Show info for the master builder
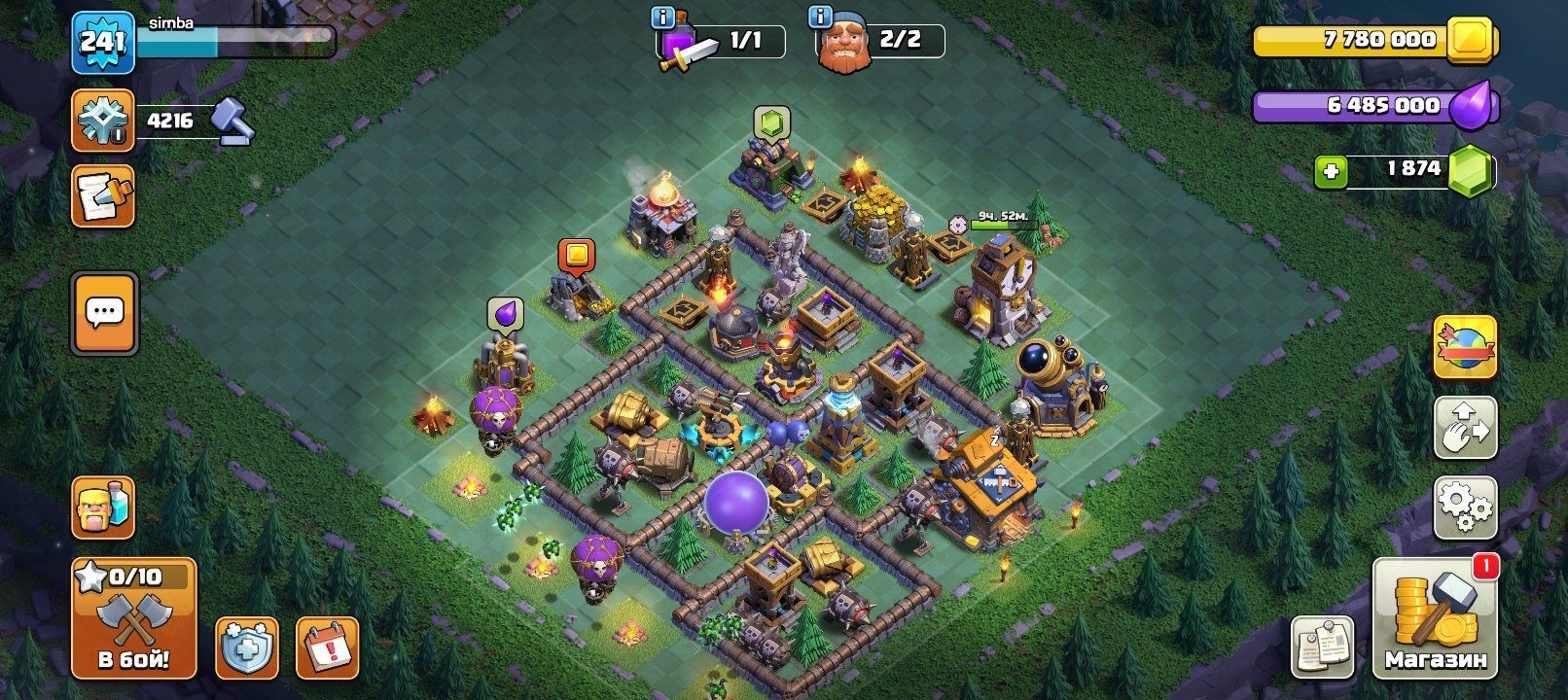Image resolution: width=1568 pixels, height=700 pixels. (821, 17)
